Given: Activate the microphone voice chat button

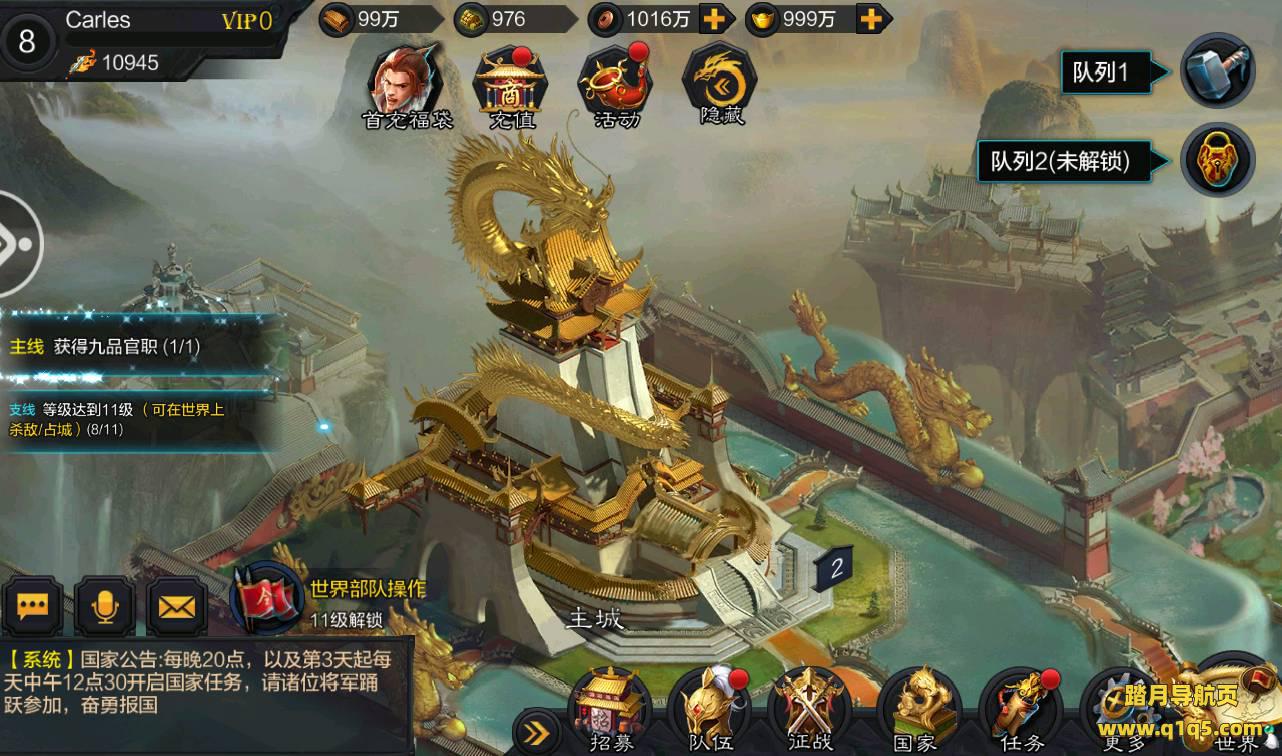Looking at the screenshot, I should [x=104, y=606].
